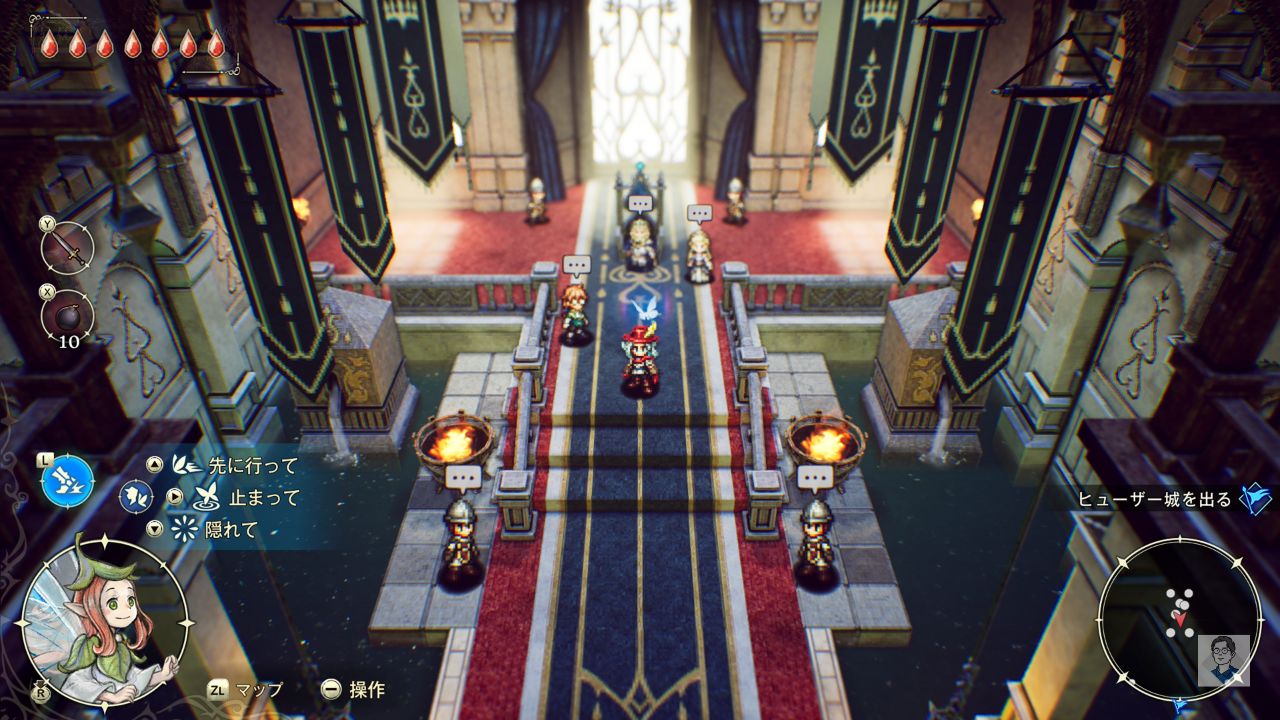The height and width of the screenshot is (720, 1280).
Task: Choose the 隠れて fairy command
Action: point(230,530)
